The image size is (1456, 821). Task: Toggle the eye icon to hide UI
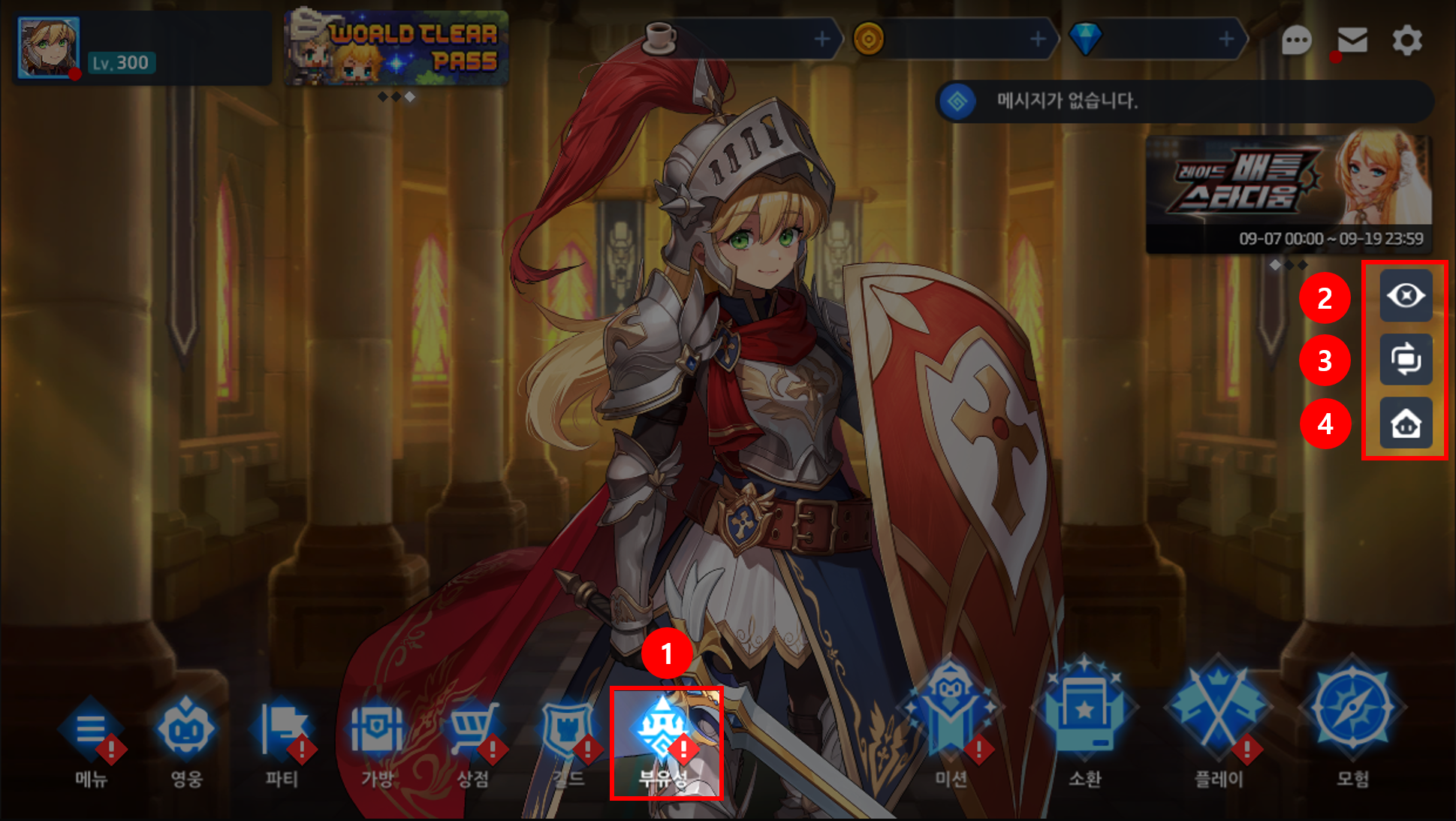pyautogui.click(x=1406, y=296)
